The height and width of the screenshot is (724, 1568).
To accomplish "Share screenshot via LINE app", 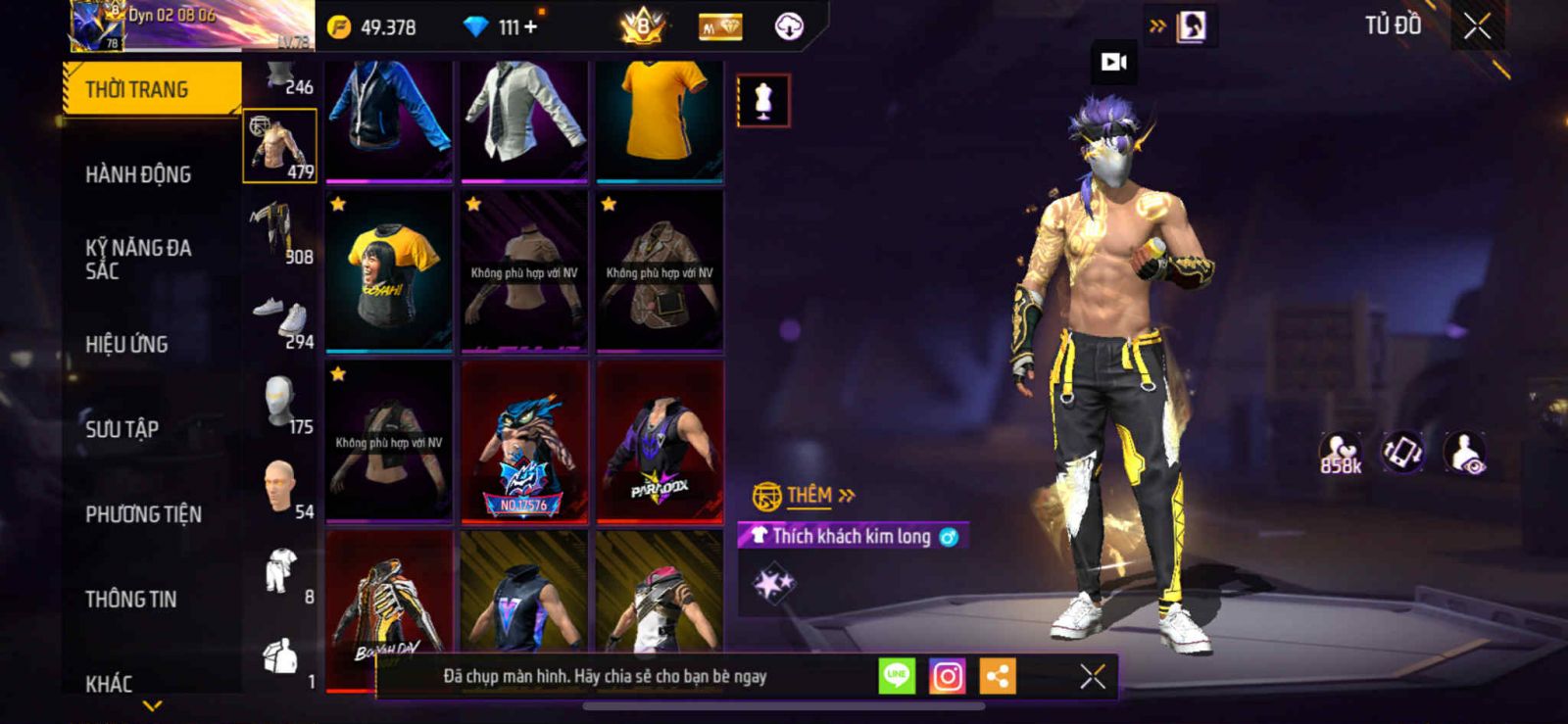I will [896, 676].
